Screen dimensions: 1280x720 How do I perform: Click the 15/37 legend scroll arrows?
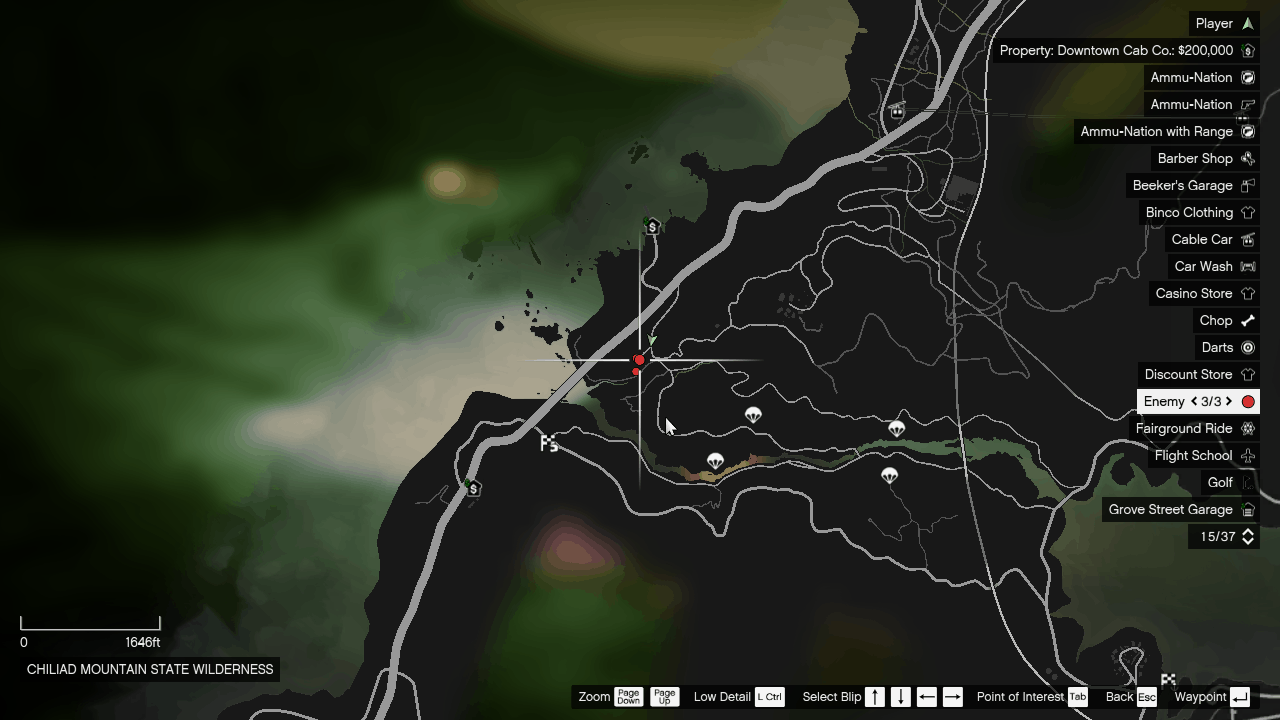pyautogui.click(x=1247, y=537)
